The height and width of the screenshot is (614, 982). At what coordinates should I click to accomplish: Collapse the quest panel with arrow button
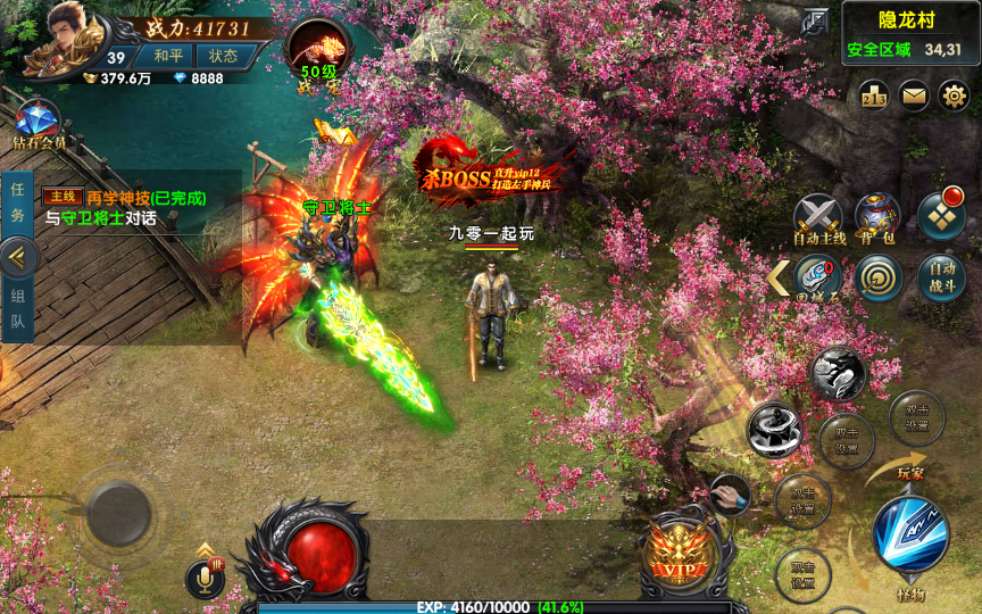[x=18, y=257]
